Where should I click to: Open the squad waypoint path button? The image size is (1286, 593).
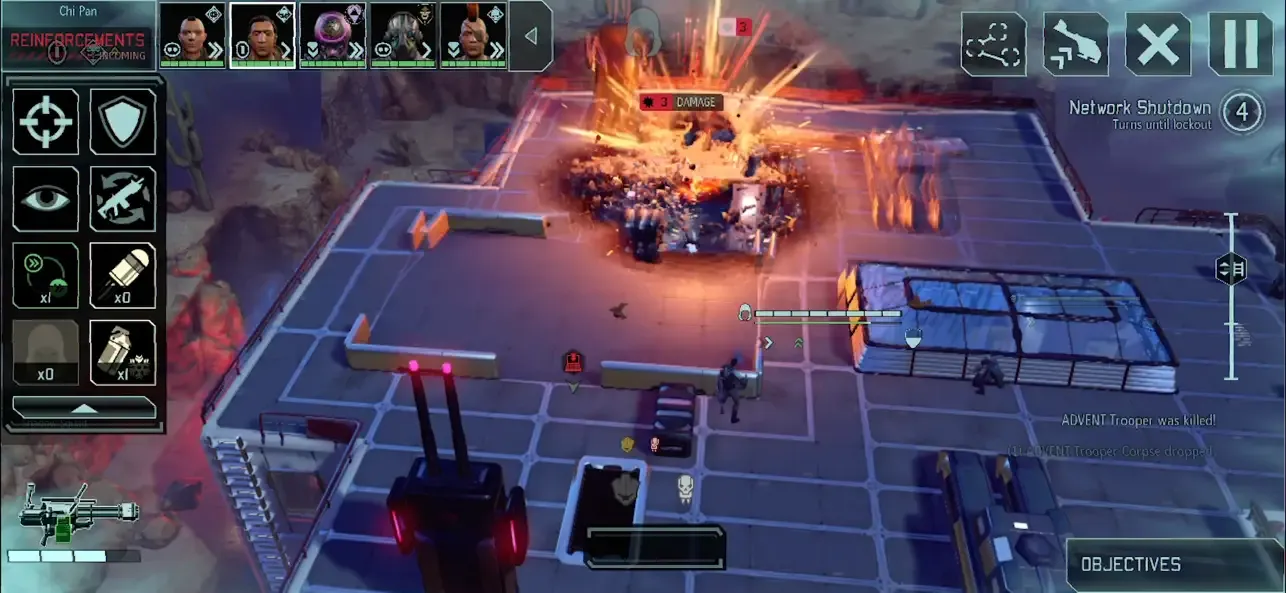tap(994, 44)
